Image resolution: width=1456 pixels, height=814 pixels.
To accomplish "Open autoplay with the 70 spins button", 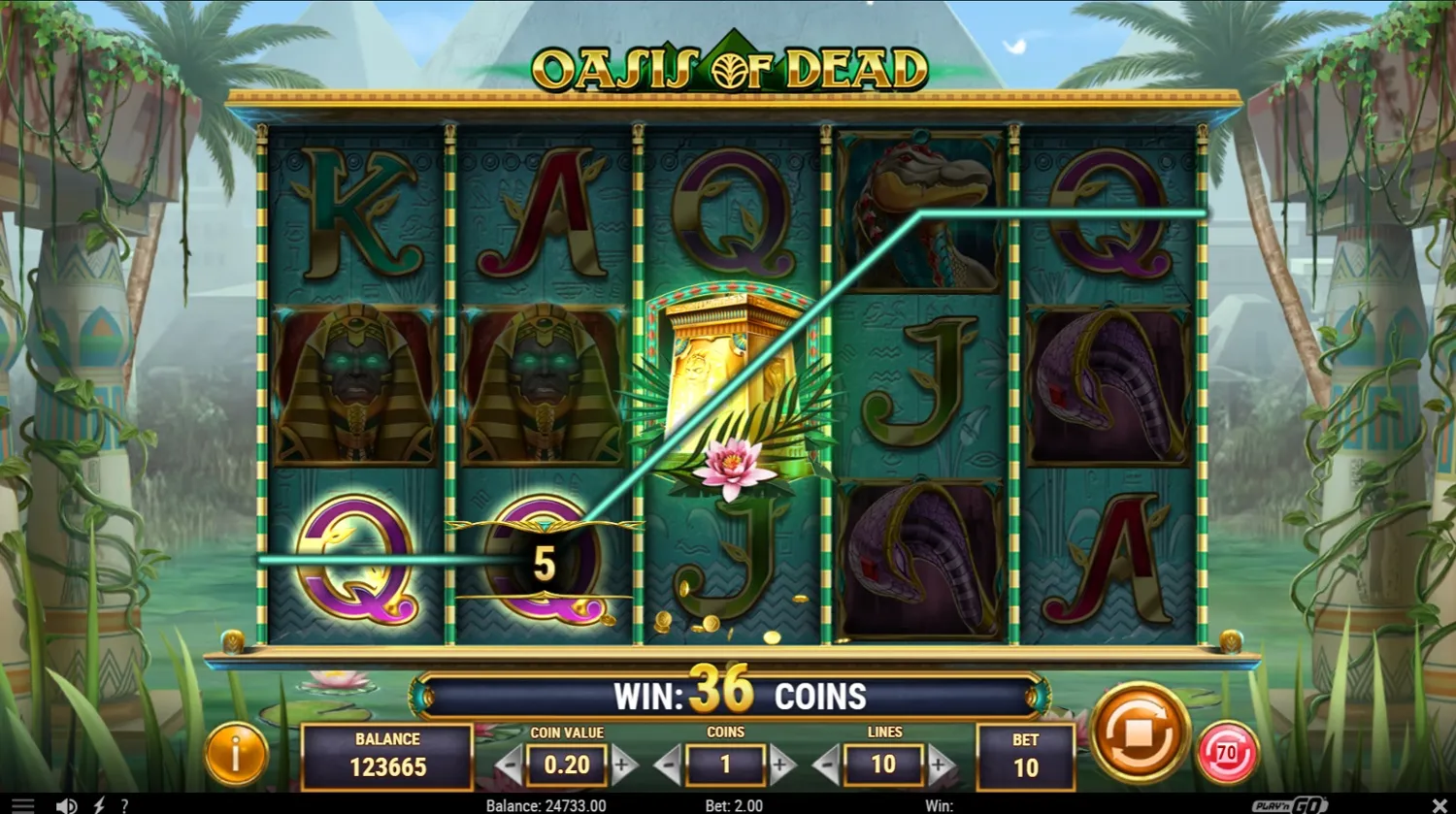I will [1228, 750].
